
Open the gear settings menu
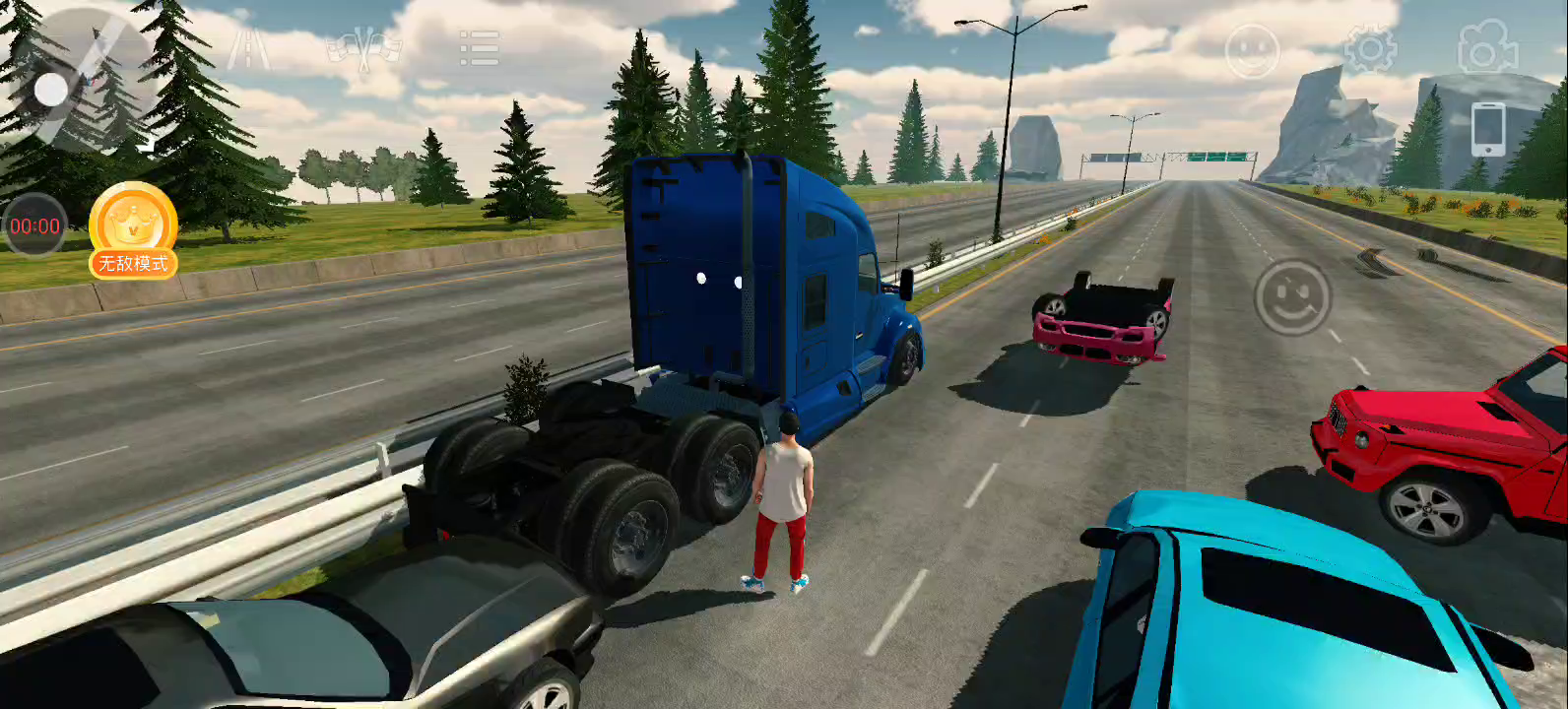tap(1370, 48)
